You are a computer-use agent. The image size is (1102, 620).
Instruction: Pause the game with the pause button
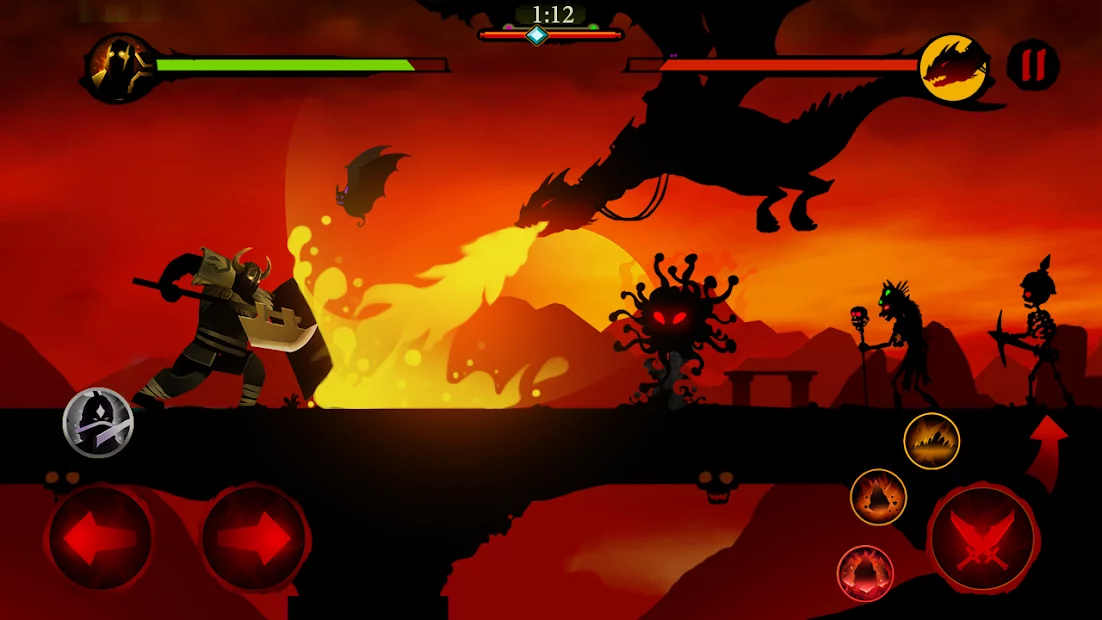[1032, 65]
